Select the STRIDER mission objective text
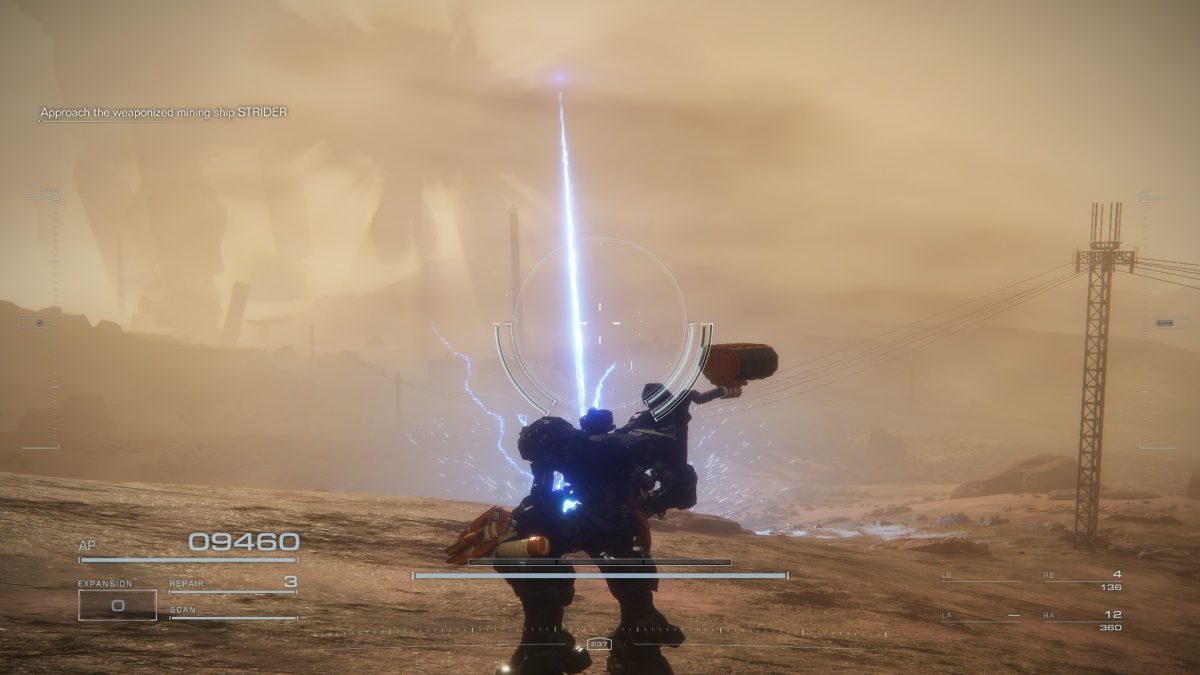 [163, 113]
